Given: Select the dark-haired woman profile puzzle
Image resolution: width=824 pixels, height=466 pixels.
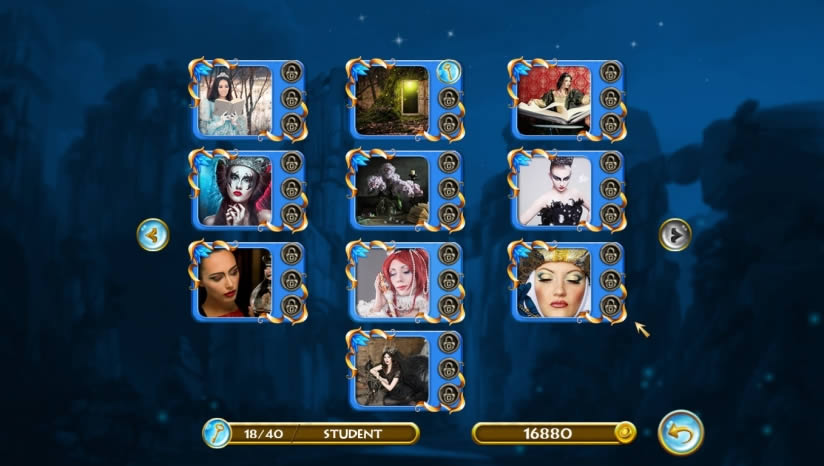Looking at the screenshot, I should pyautogui.click(x=235, y=282).
